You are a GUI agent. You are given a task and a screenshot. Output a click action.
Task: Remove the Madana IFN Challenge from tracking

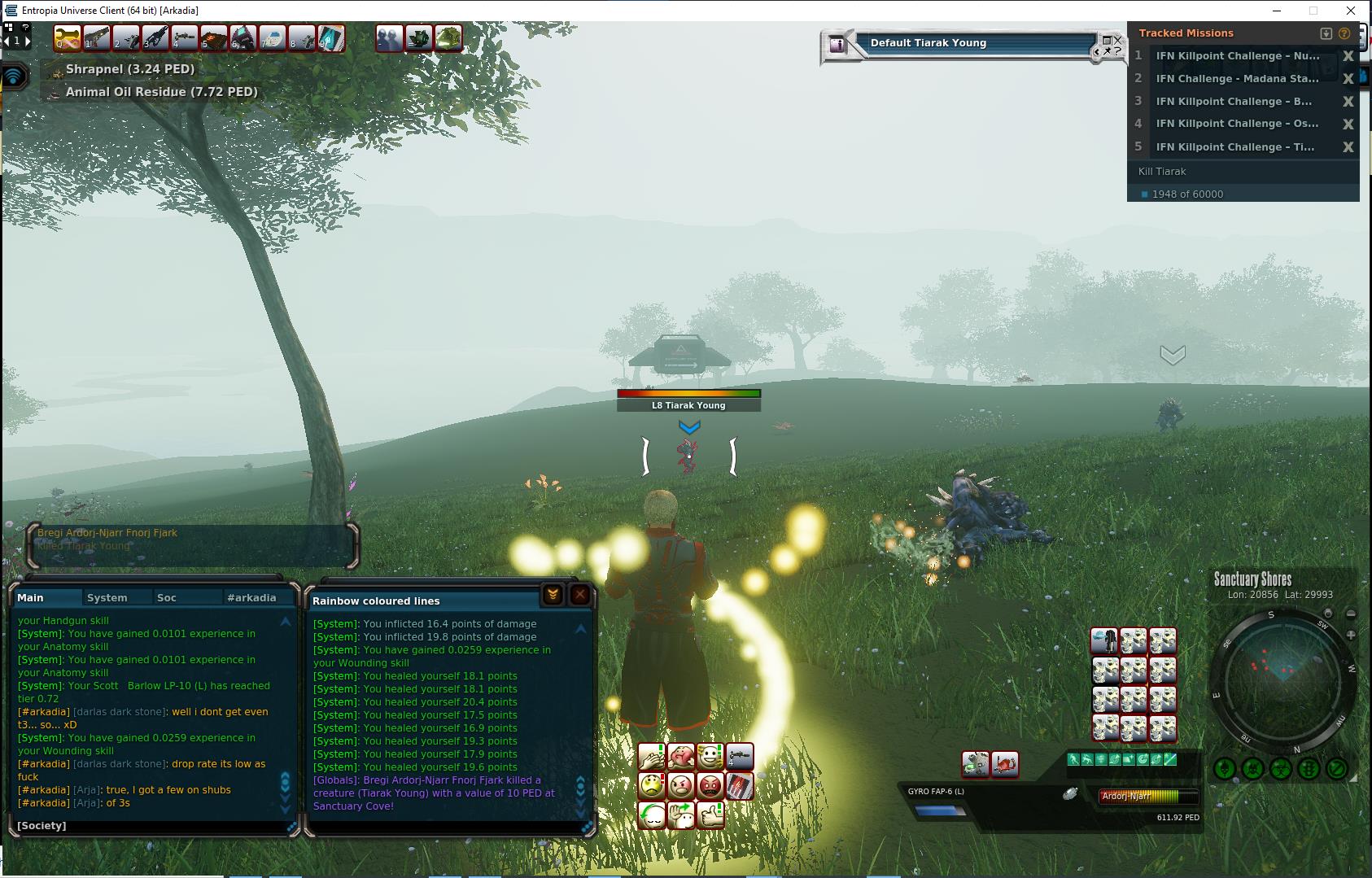coord(1348,79)
